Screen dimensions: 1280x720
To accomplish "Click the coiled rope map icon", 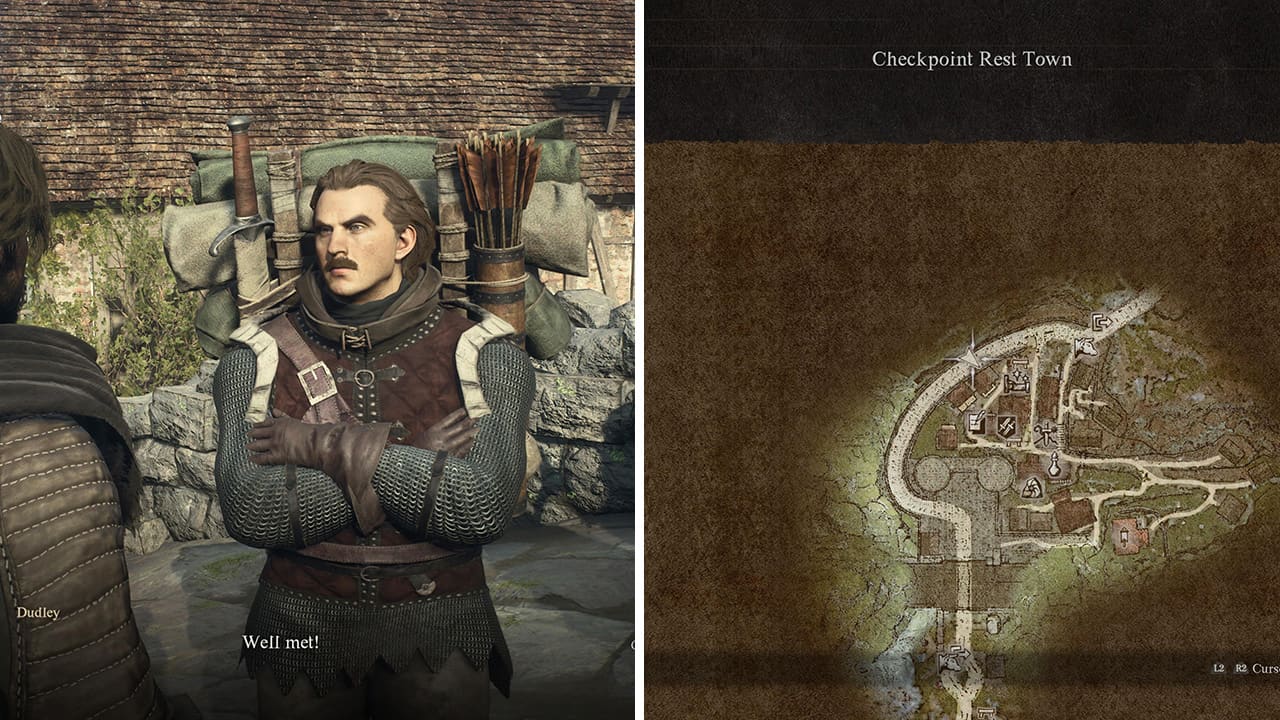I will (x=1032, y=488).
